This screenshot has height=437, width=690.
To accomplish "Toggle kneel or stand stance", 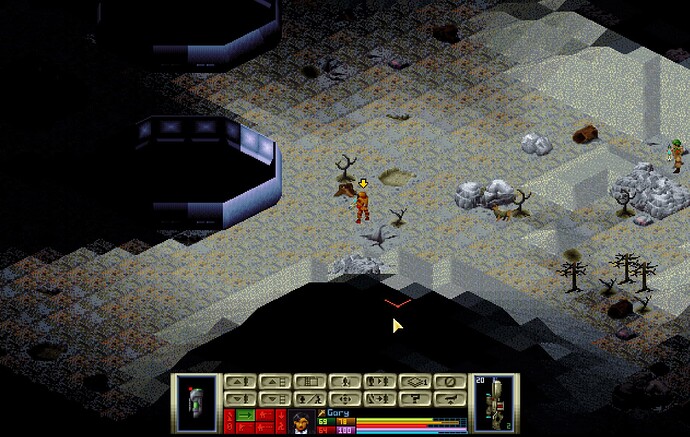I will 345,381.
